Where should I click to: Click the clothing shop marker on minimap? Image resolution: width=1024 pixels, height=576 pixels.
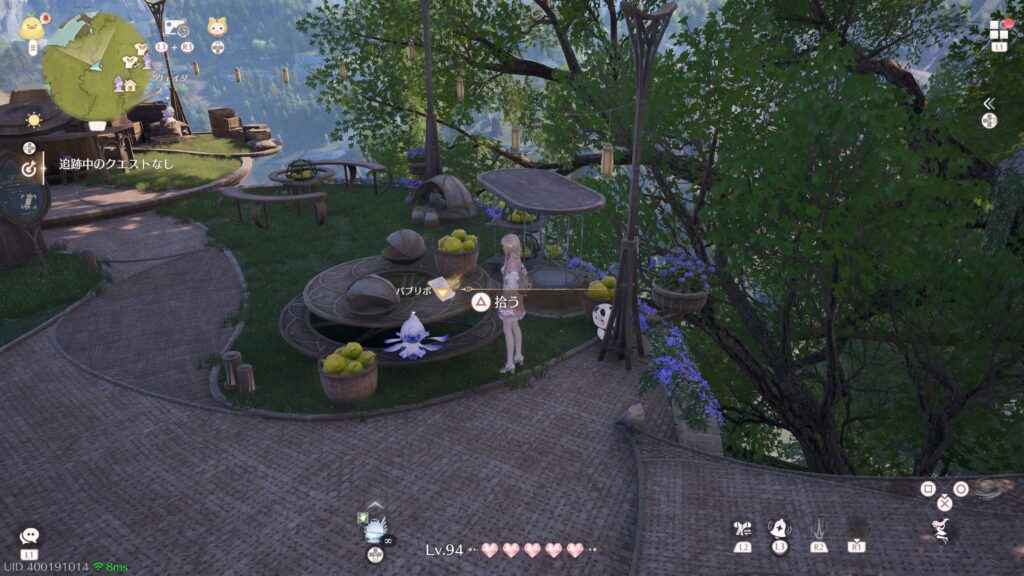tap(128, 62)
